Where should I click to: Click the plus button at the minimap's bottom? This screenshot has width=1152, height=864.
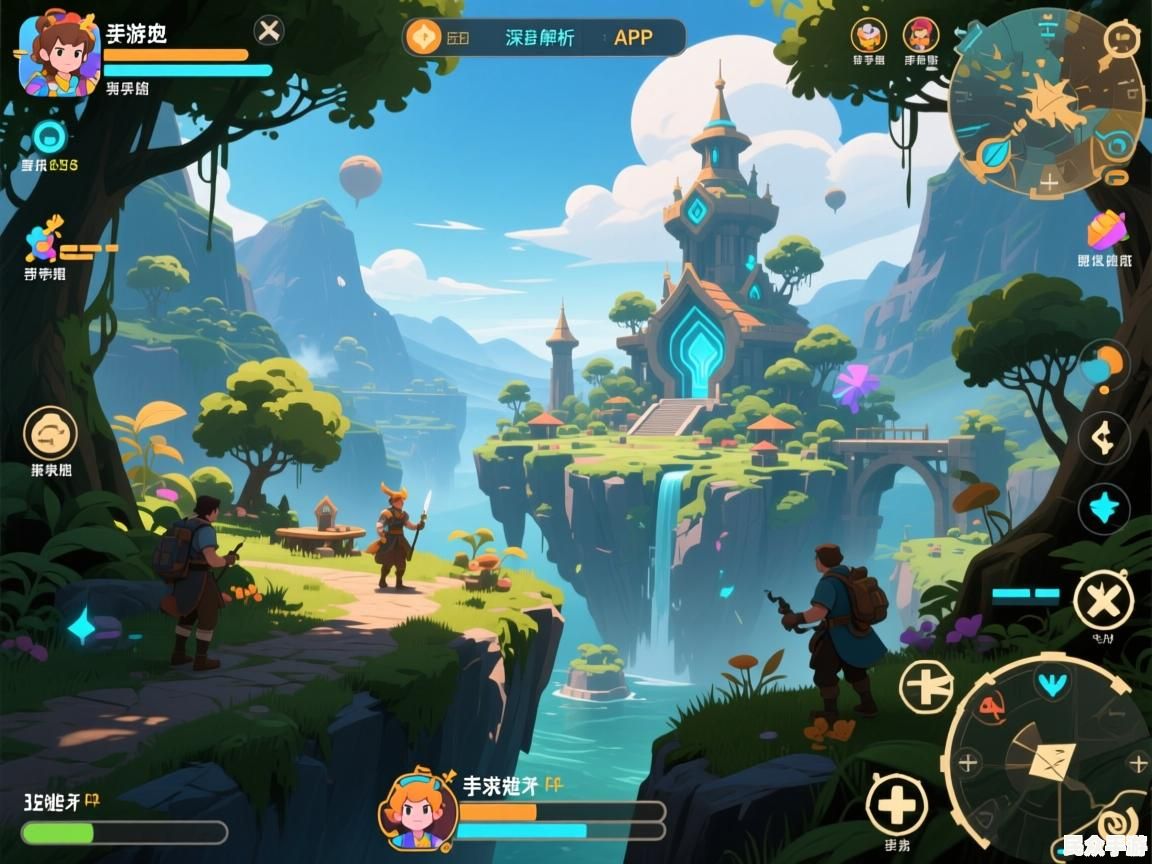point(1049,183)
